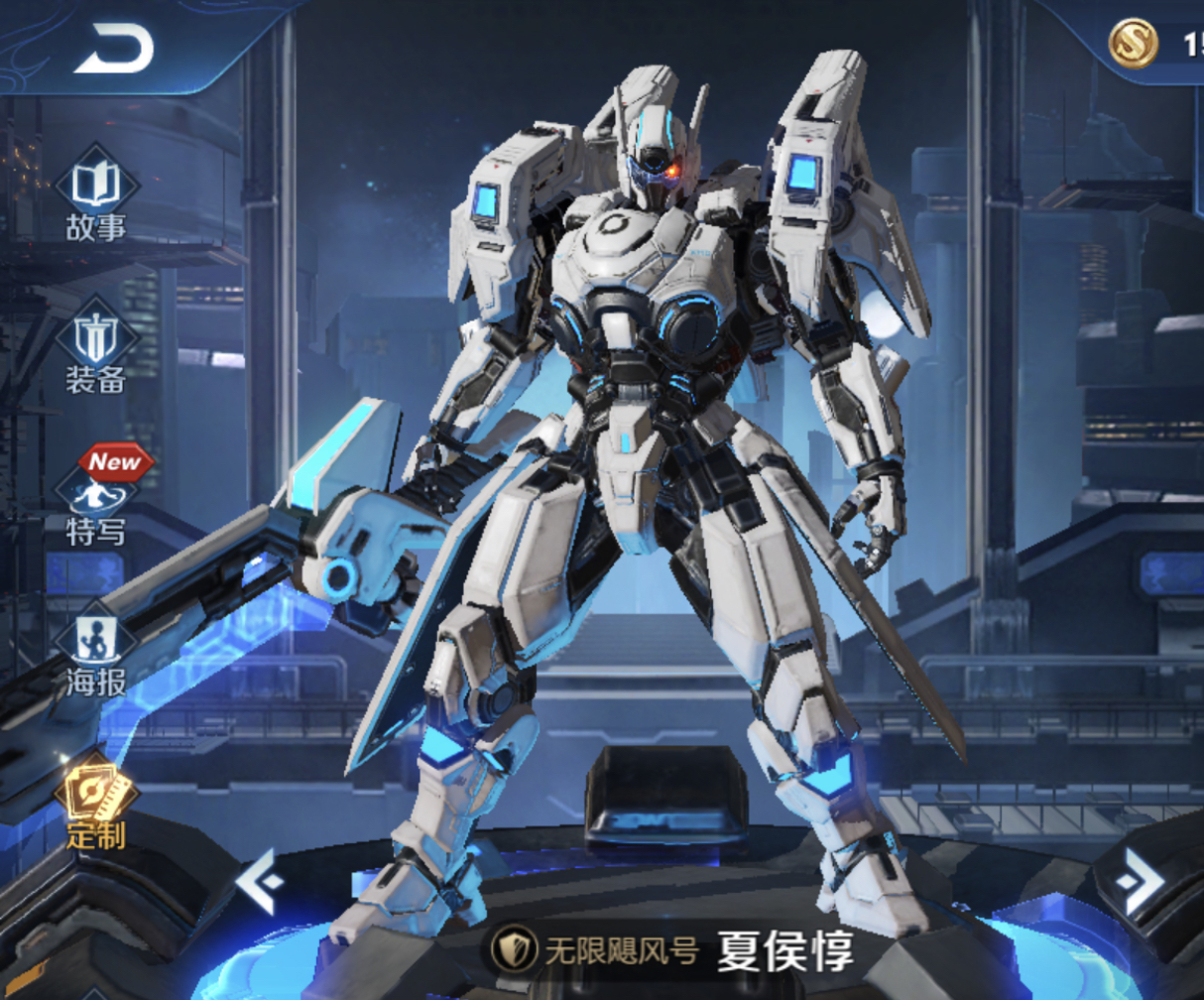Show the 海报 poster view

coord(96,650)
